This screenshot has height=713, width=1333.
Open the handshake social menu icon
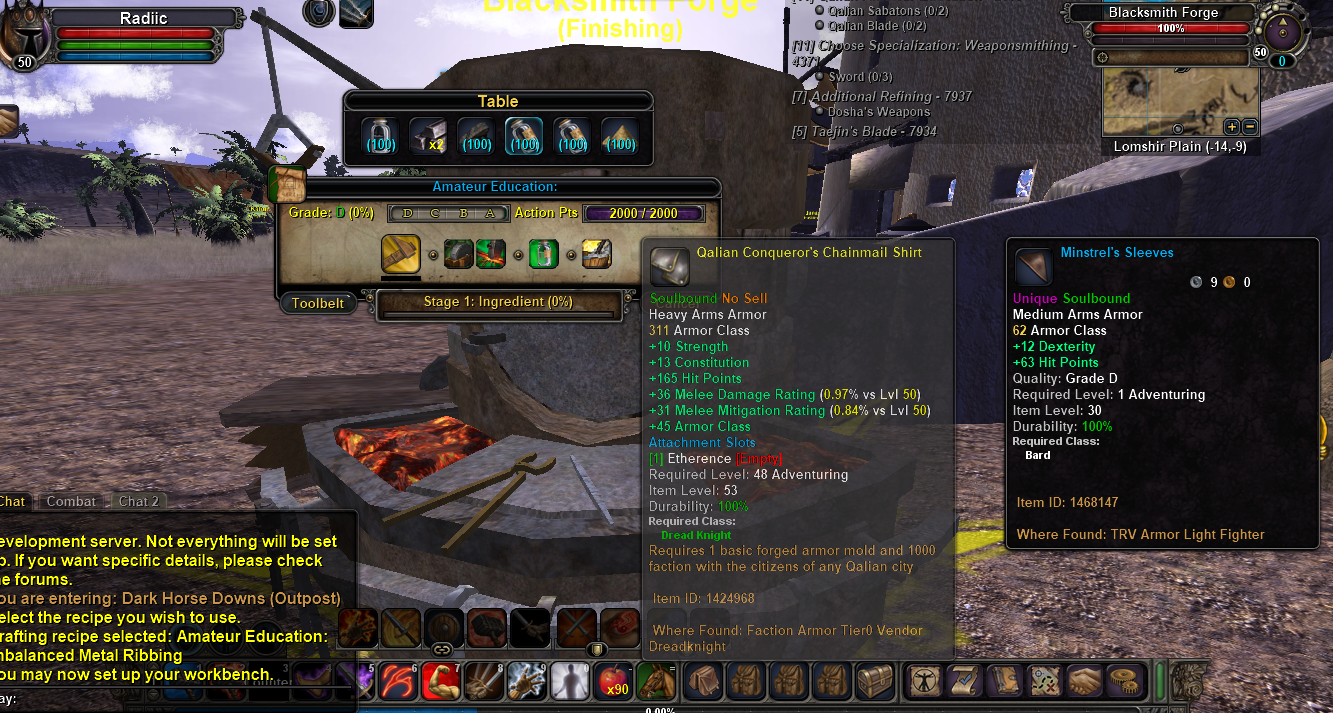1087,681
